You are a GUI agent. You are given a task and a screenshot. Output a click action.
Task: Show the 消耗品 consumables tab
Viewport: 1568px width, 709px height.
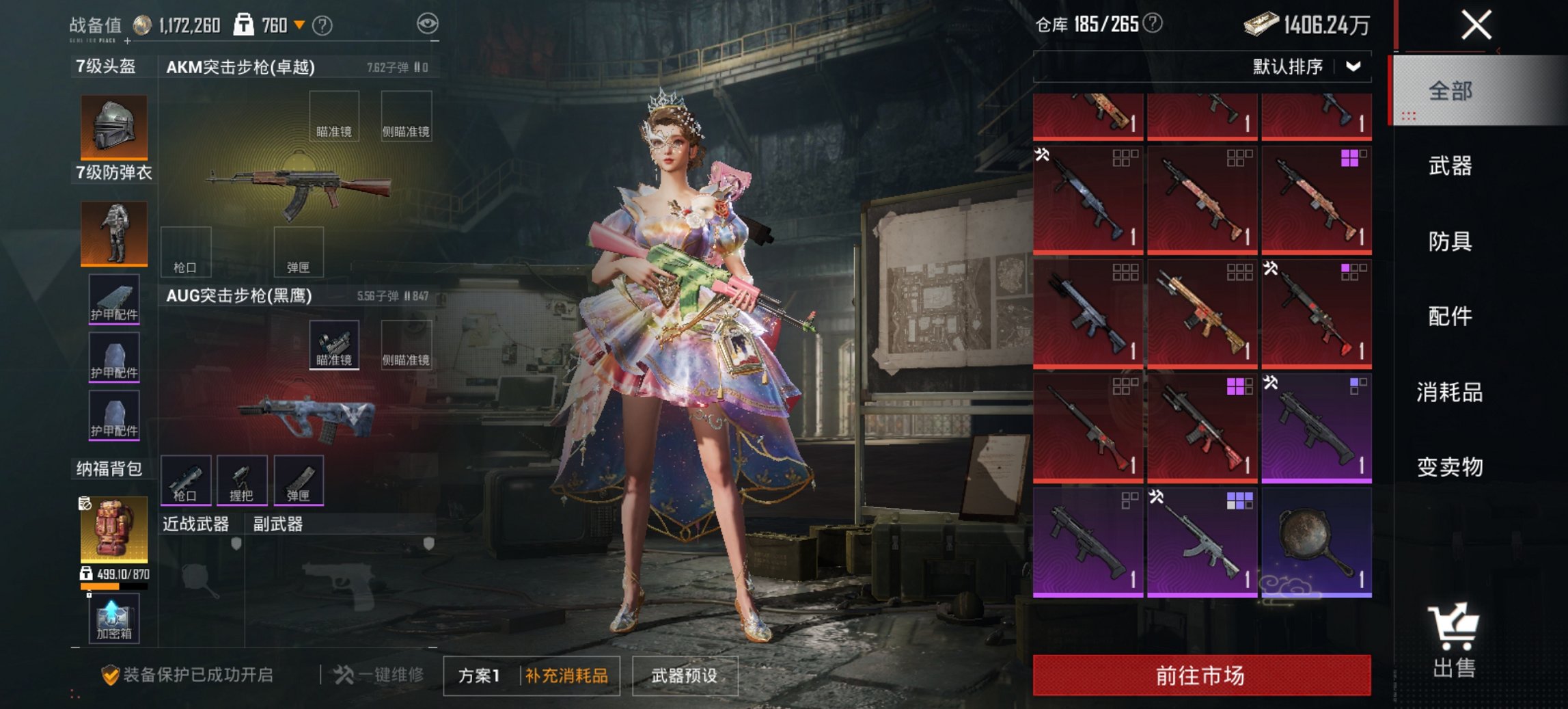pos(1450,392)
